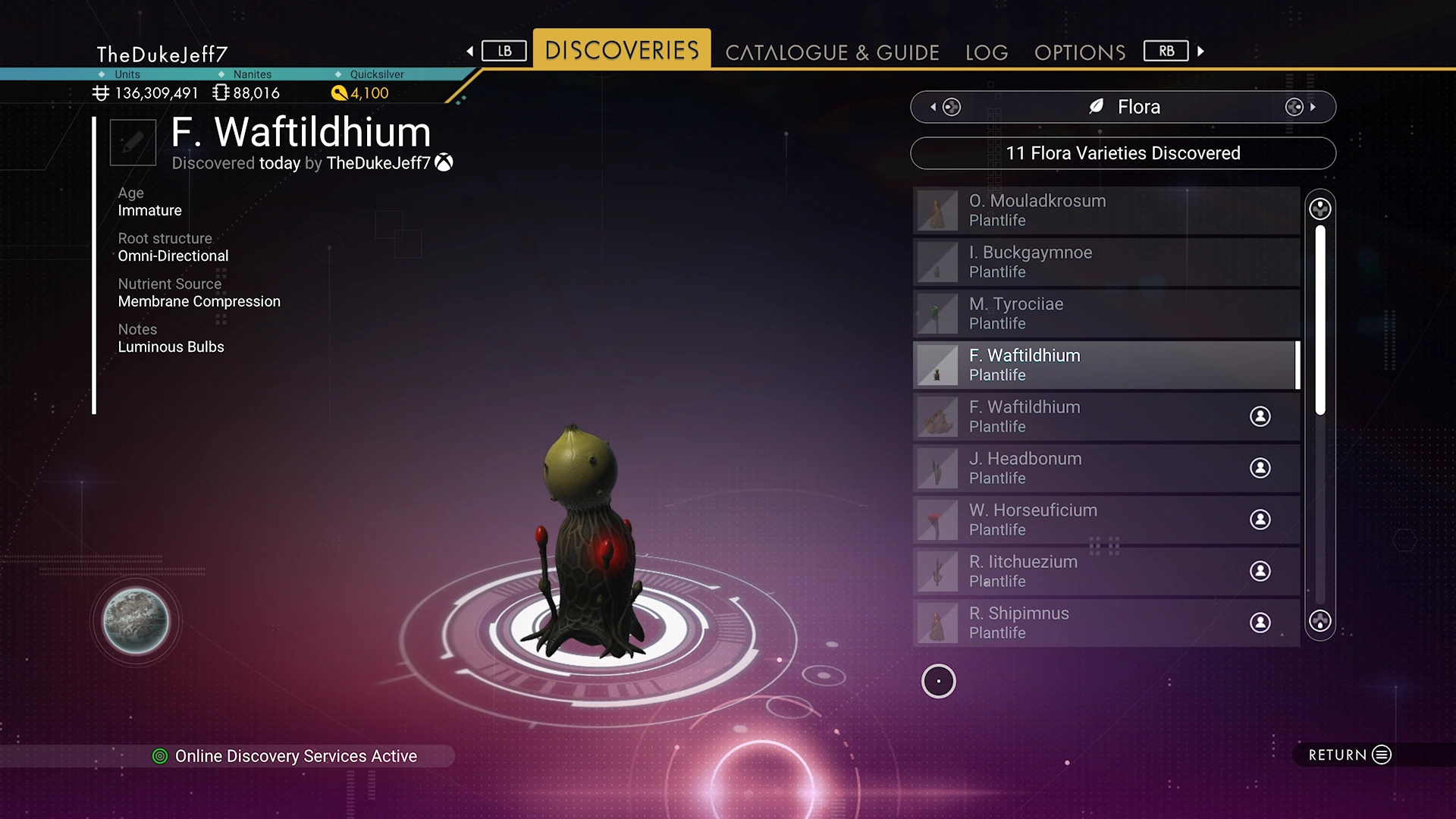Viewport: 1456px width, 819px height.
Task: Click the planet thumbnail globe
Action: tap(136, 621)
